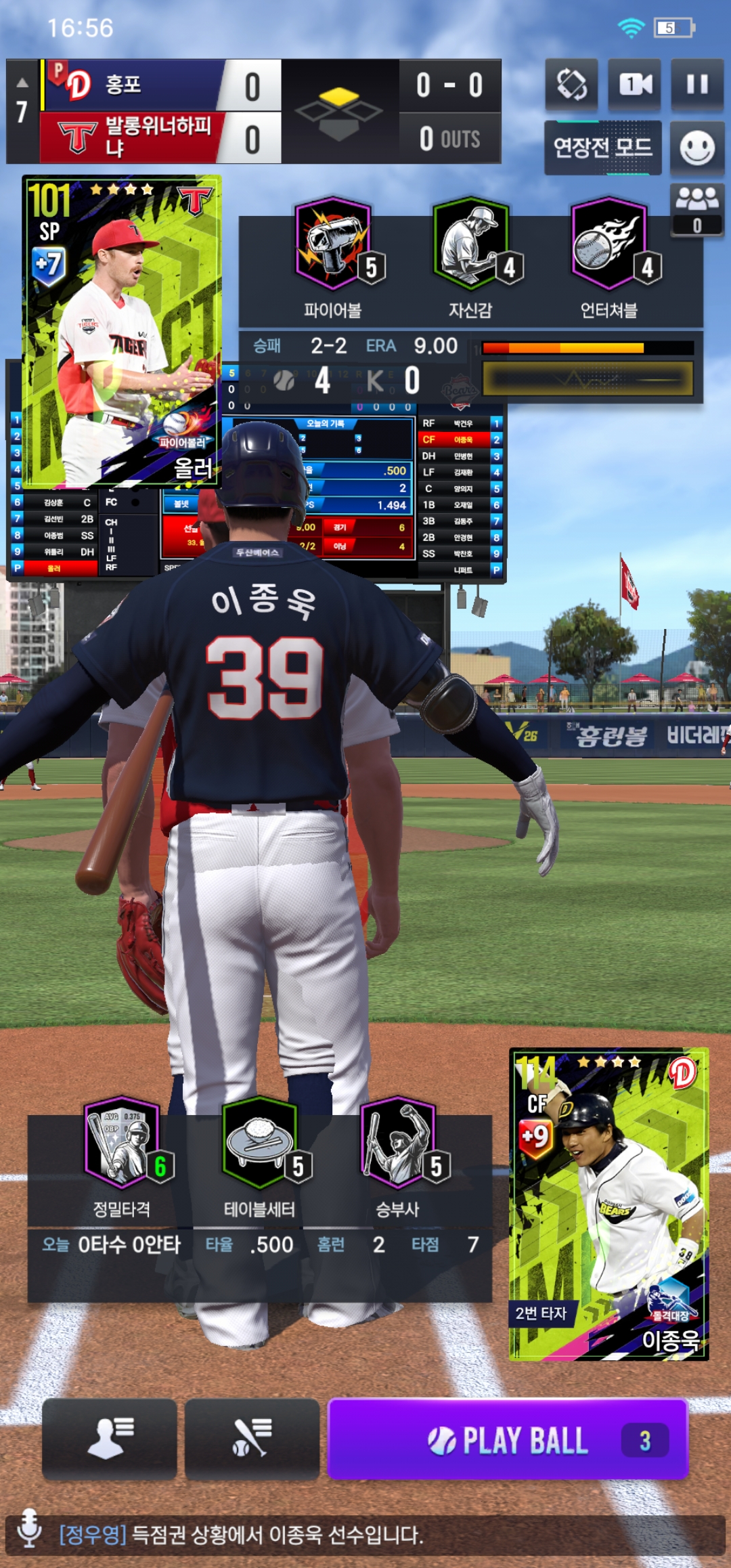The image size is (731, 1568).
Task: Expand the inning indicator arrow
Action: coord(22,83)
